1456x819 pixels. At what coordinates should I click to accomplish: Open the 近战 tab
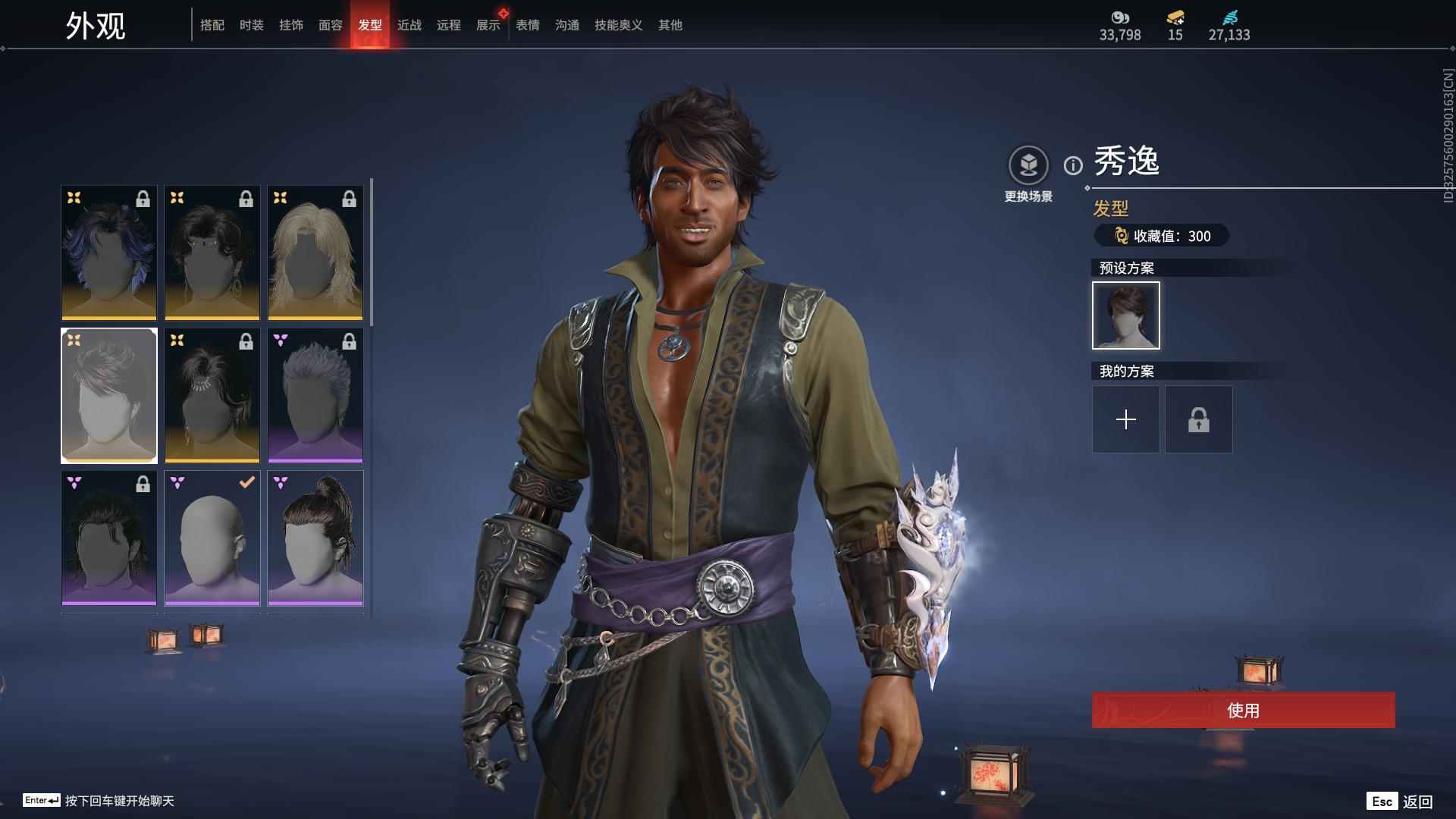tap(409, 25)
